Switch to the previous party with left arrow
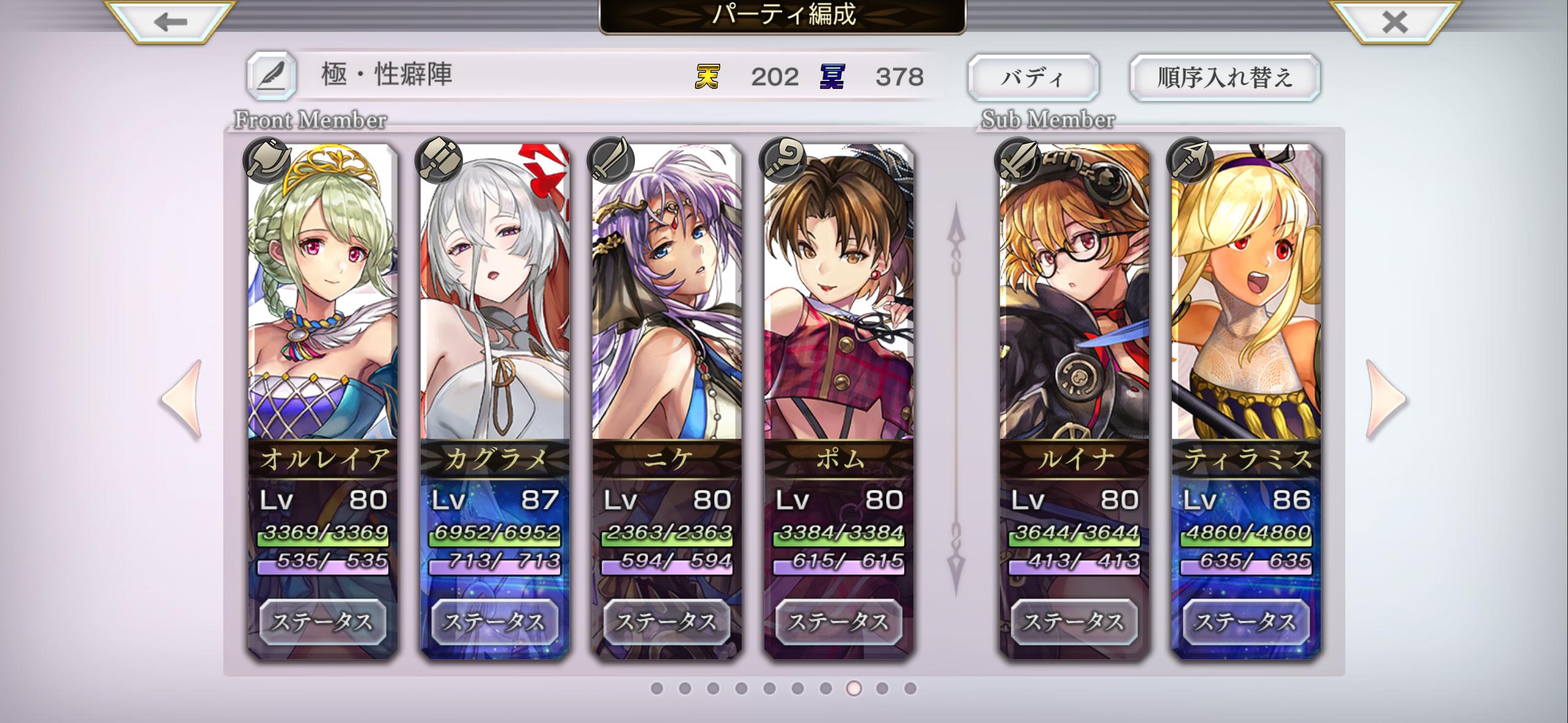This screenshot has height=723, width=1568. [182, 400]
